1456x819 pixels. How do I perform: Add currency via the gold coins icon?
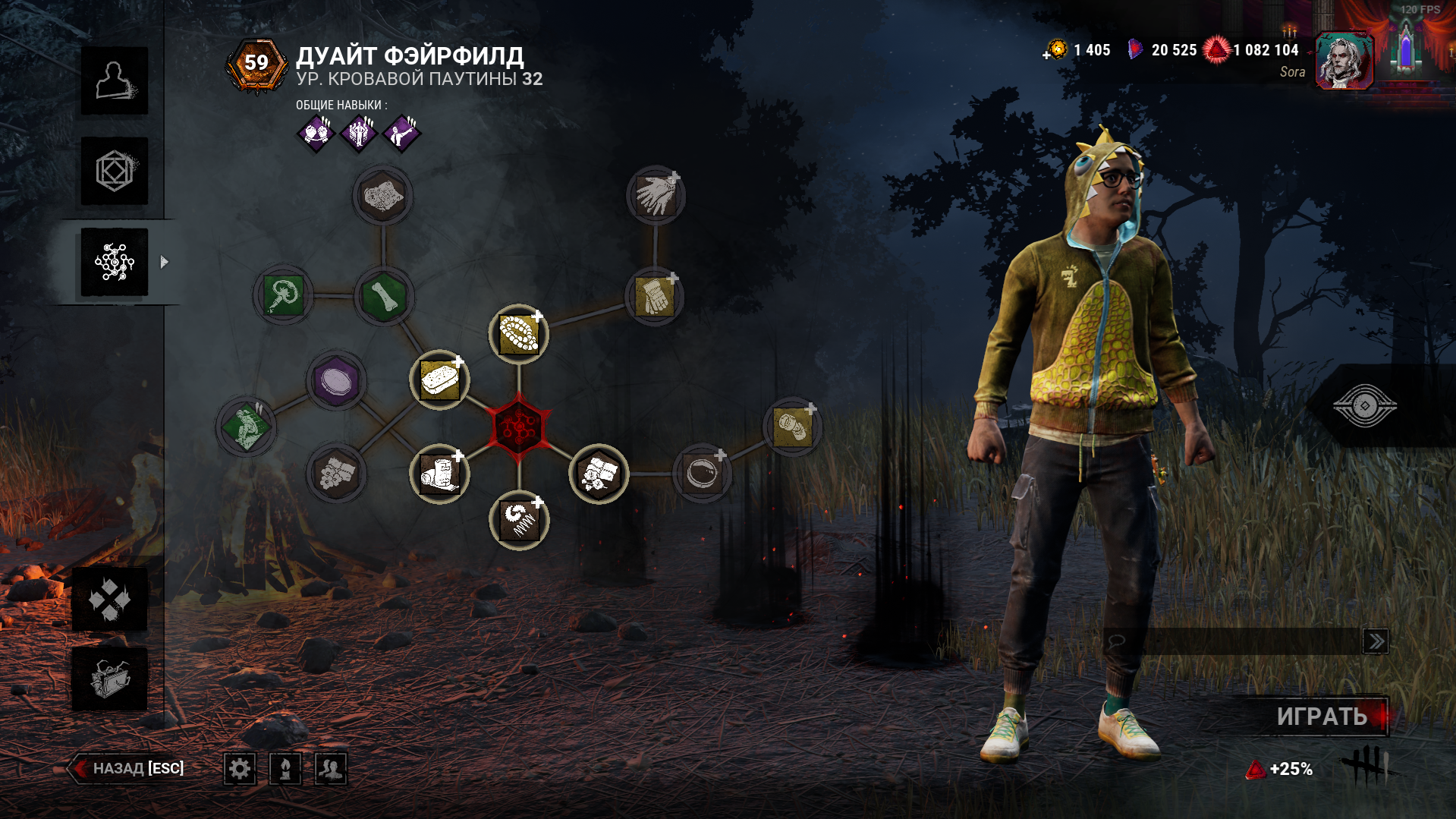[1055, 50]
